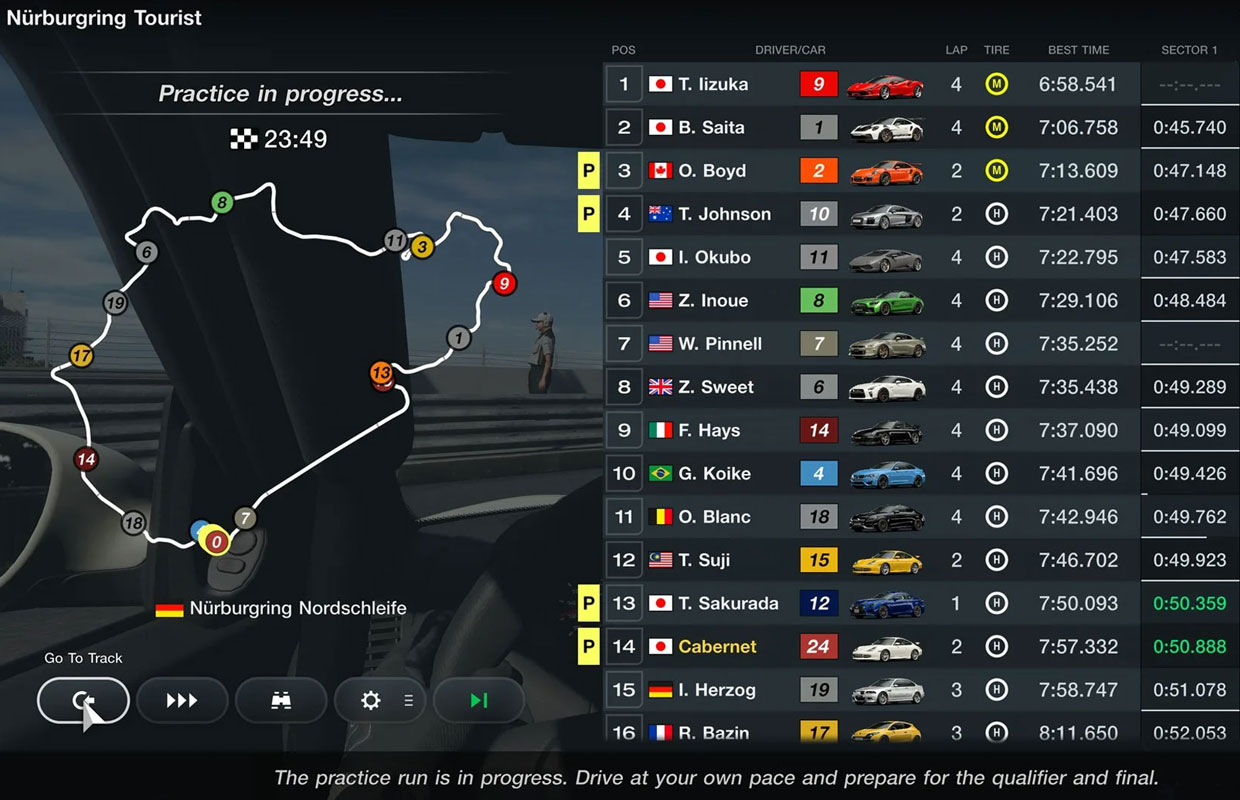This screenshot has width=1240, height=800.
Task: Choose T. Sakurada's leaderboard row
Action: [x=870, y=603]
